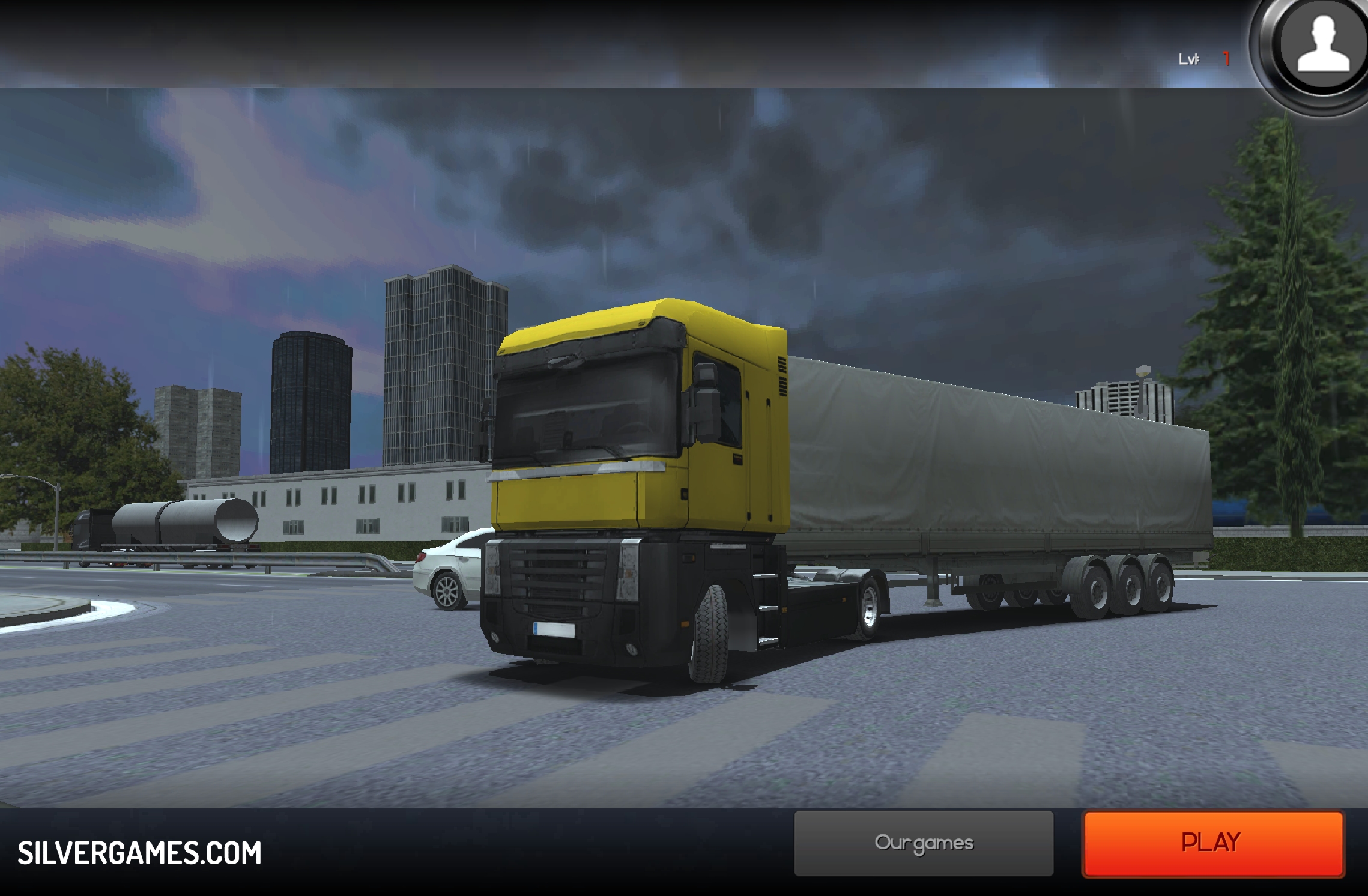Start the game with the PLAY button
Viewport: 1368px width, 896px height.
1212,843
